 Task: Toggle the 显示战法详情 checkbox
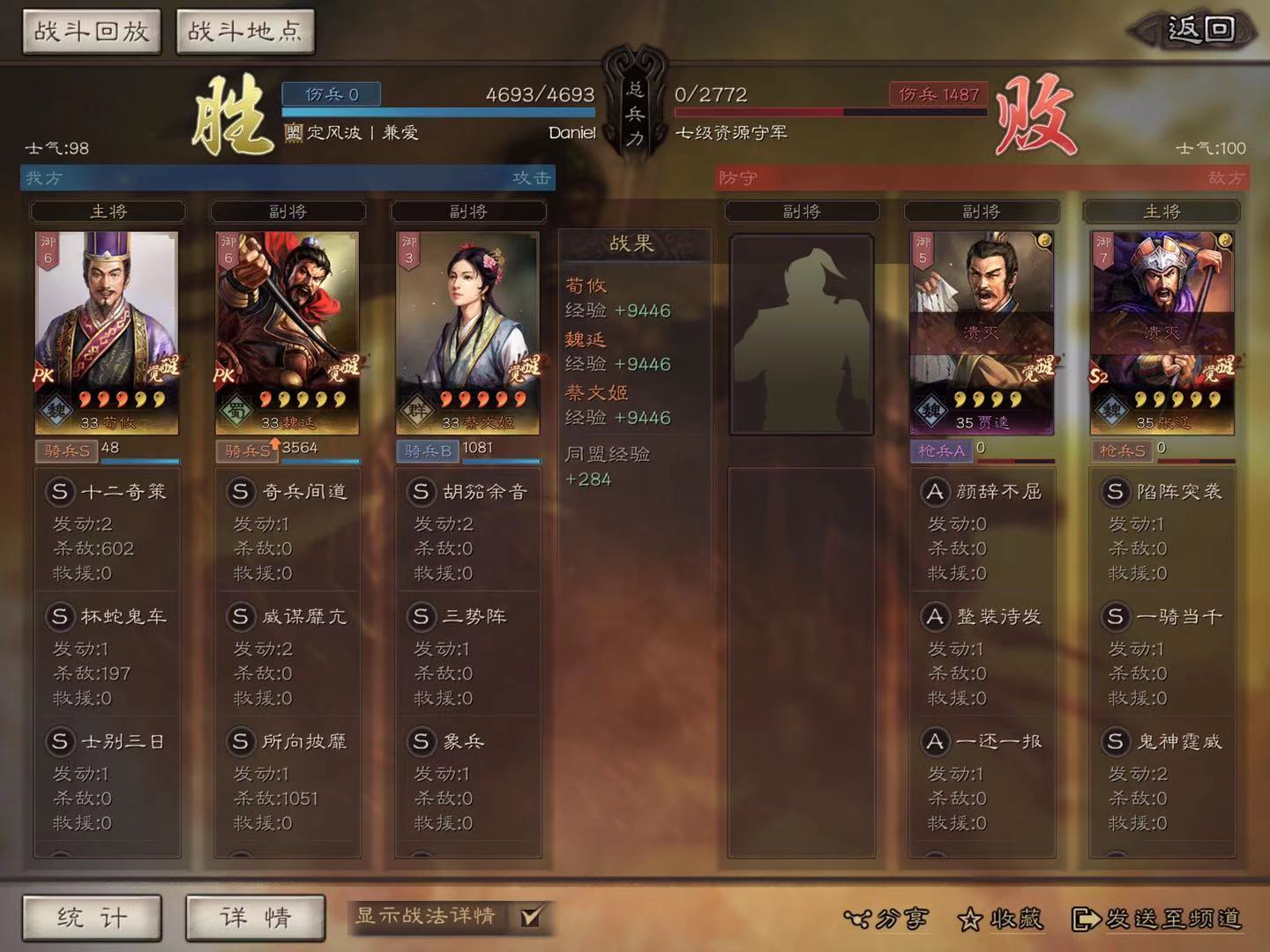click(x=530, y=918)
